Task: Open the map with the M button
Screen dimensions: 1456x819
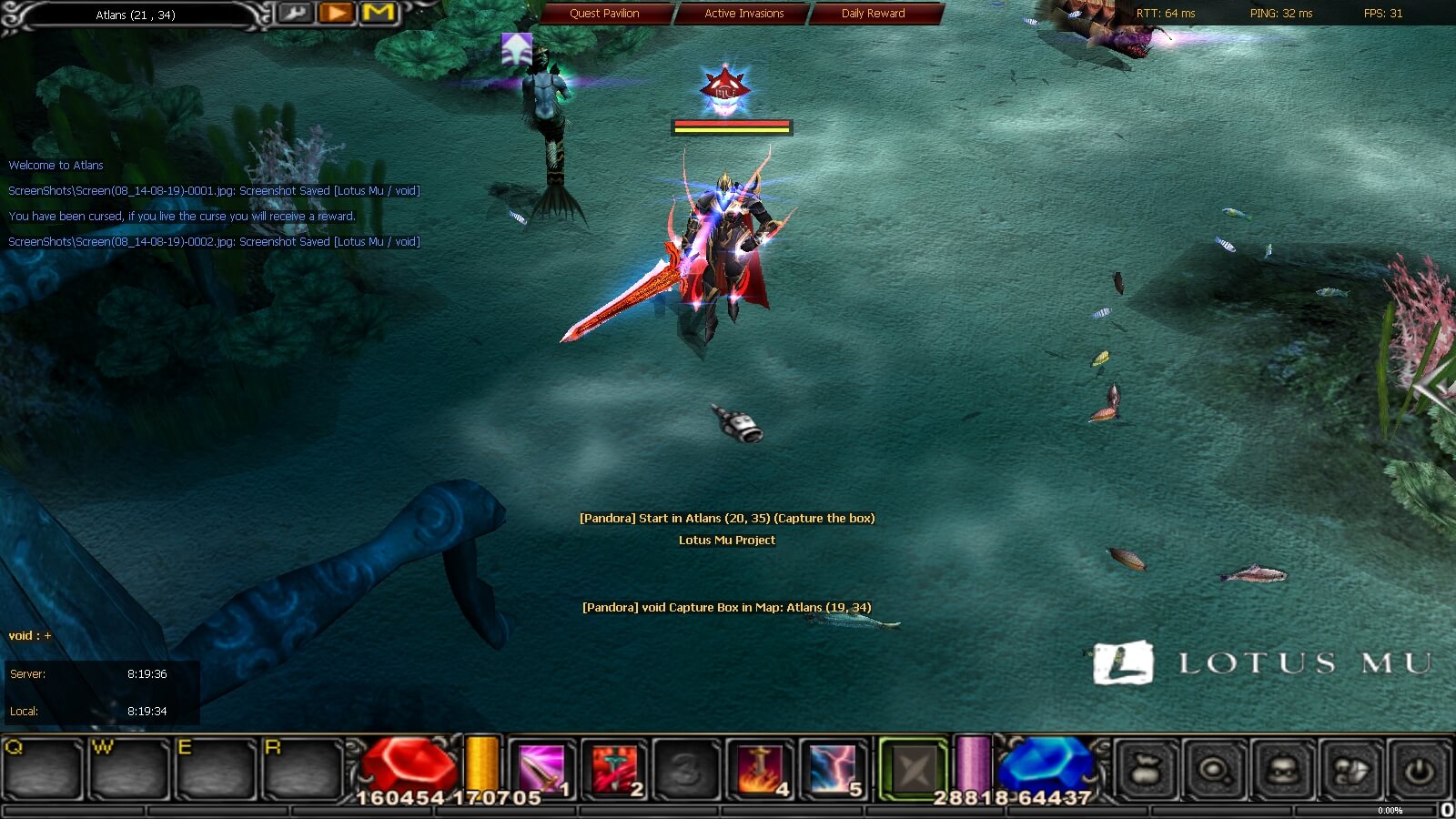Action: [x=379, y=14]
